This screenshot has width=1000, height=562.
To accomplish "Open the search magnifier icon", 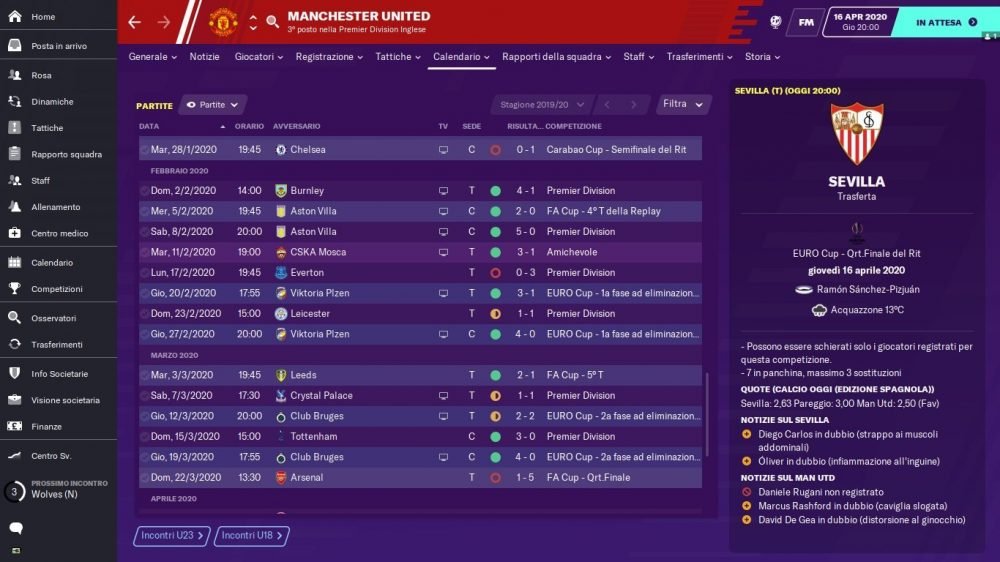I will (273, 22).
